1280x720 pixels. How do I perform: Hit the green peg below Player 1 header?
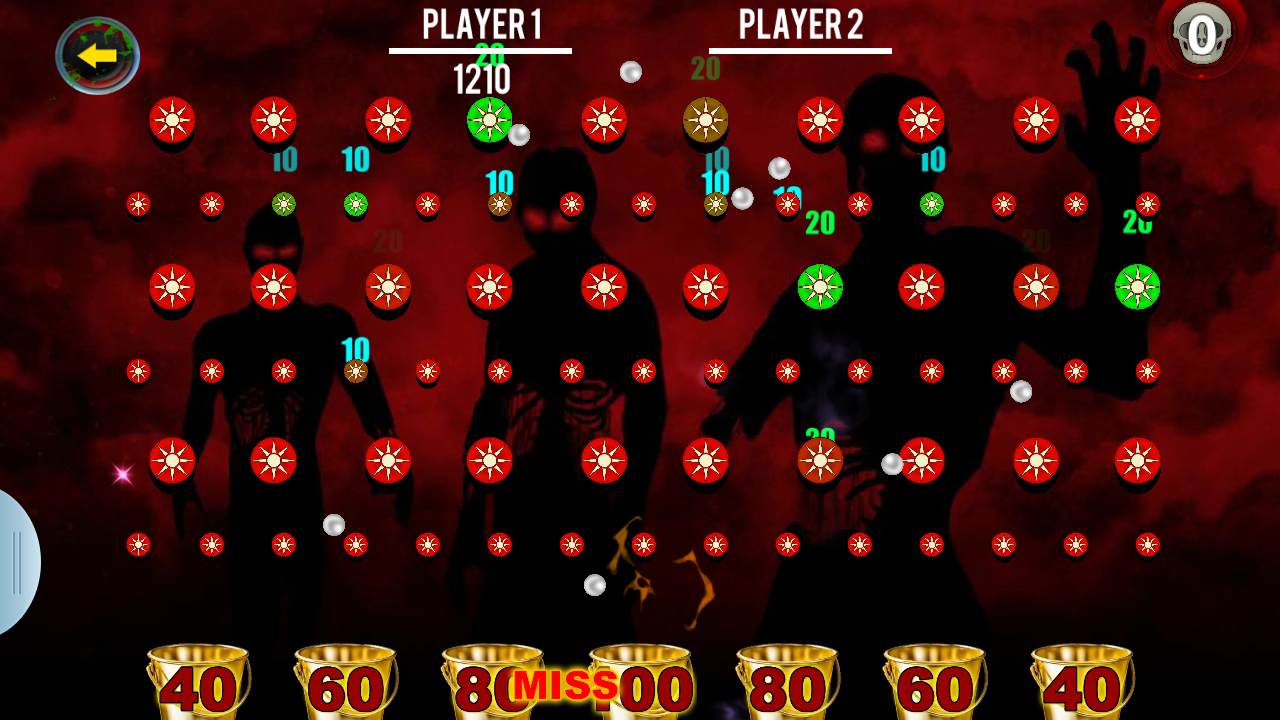[x=489, y=120]
